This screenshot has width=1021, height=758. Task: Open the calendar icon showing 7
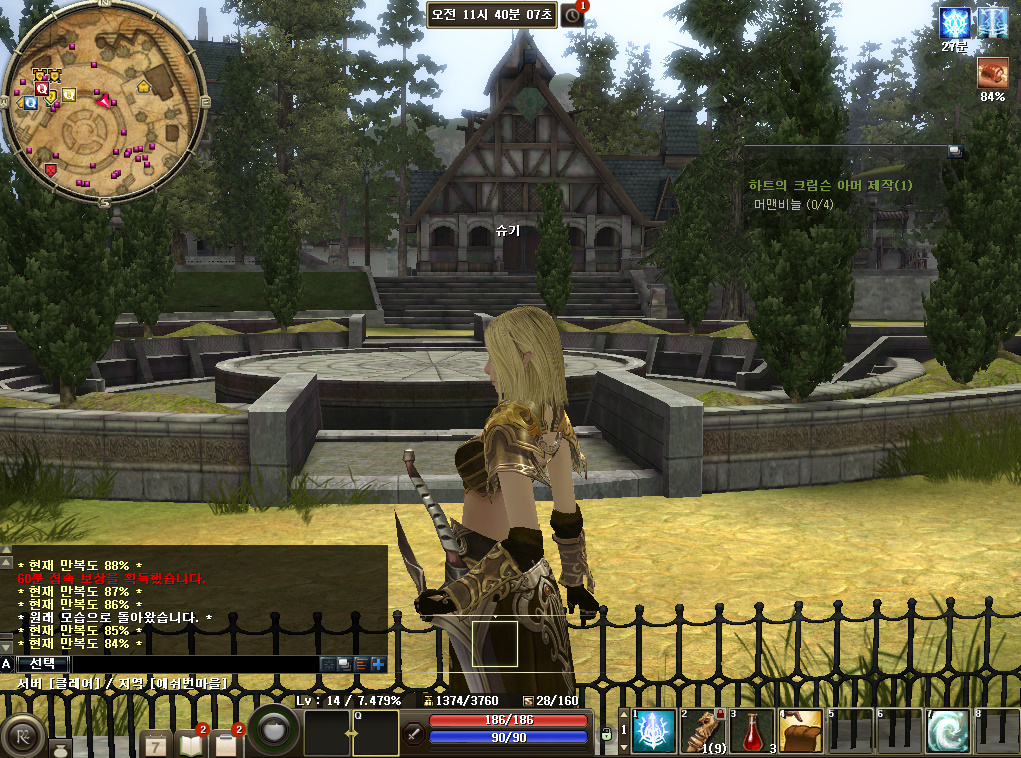[x=156, y=743]
